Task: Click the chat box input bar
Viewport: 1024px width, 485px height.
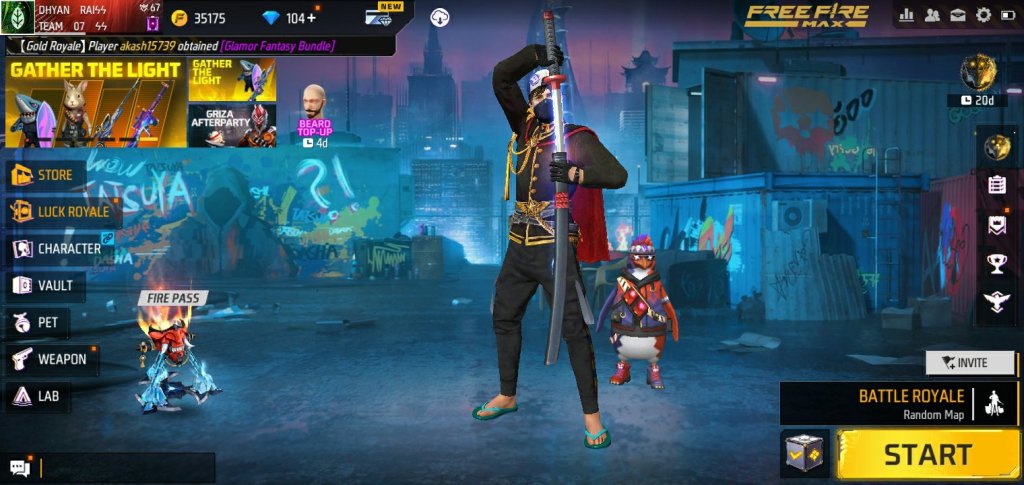Action: (125, 467)
